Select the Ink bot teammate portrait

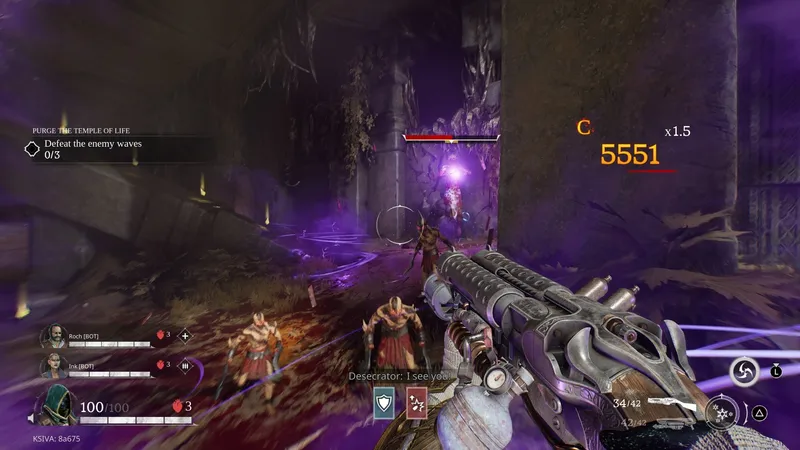(x=53, y=367)
